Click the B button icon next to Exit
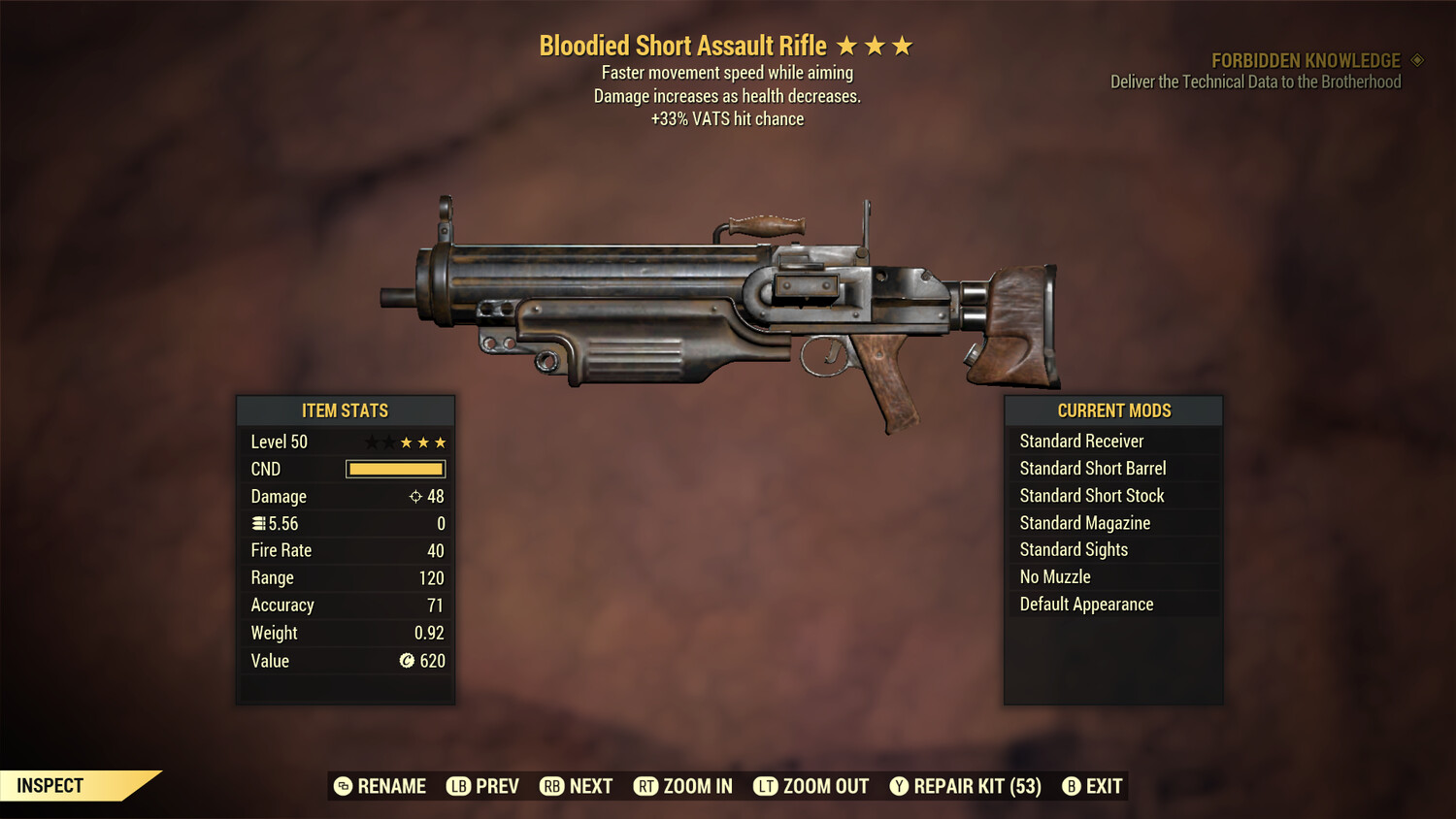The height and width of the screenshot is (819, 1456). point(1072,786)
